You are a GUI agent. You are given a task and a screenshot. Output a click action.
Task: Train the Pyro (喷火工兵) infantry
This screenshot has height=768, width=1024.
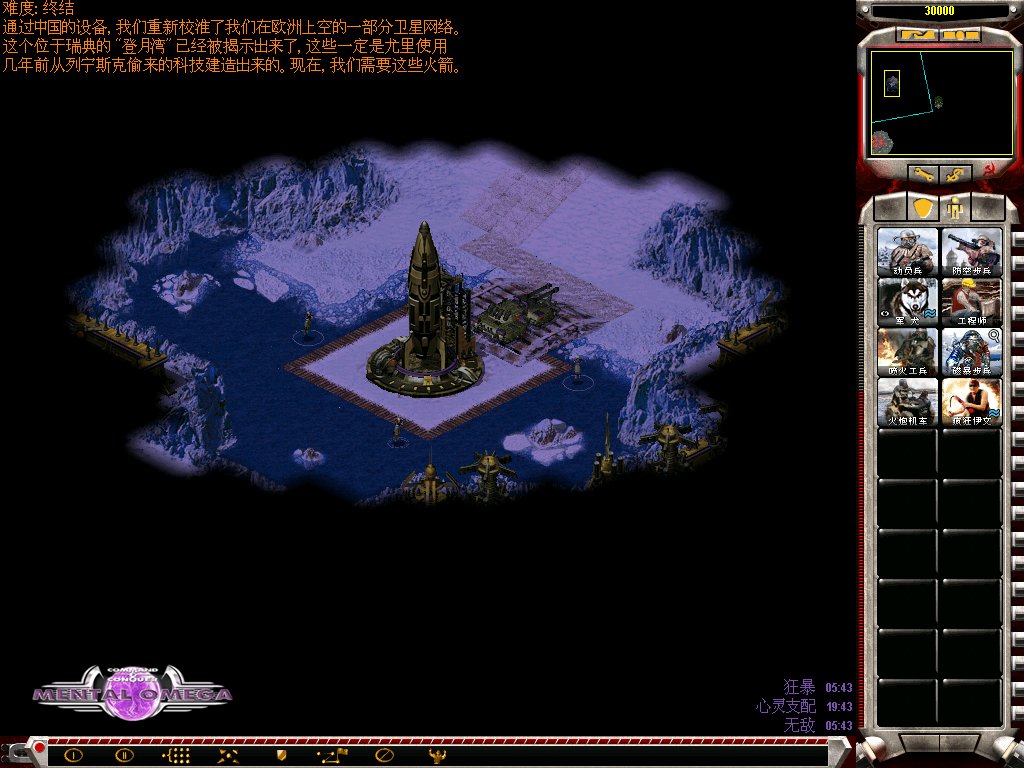click(908, 351)
